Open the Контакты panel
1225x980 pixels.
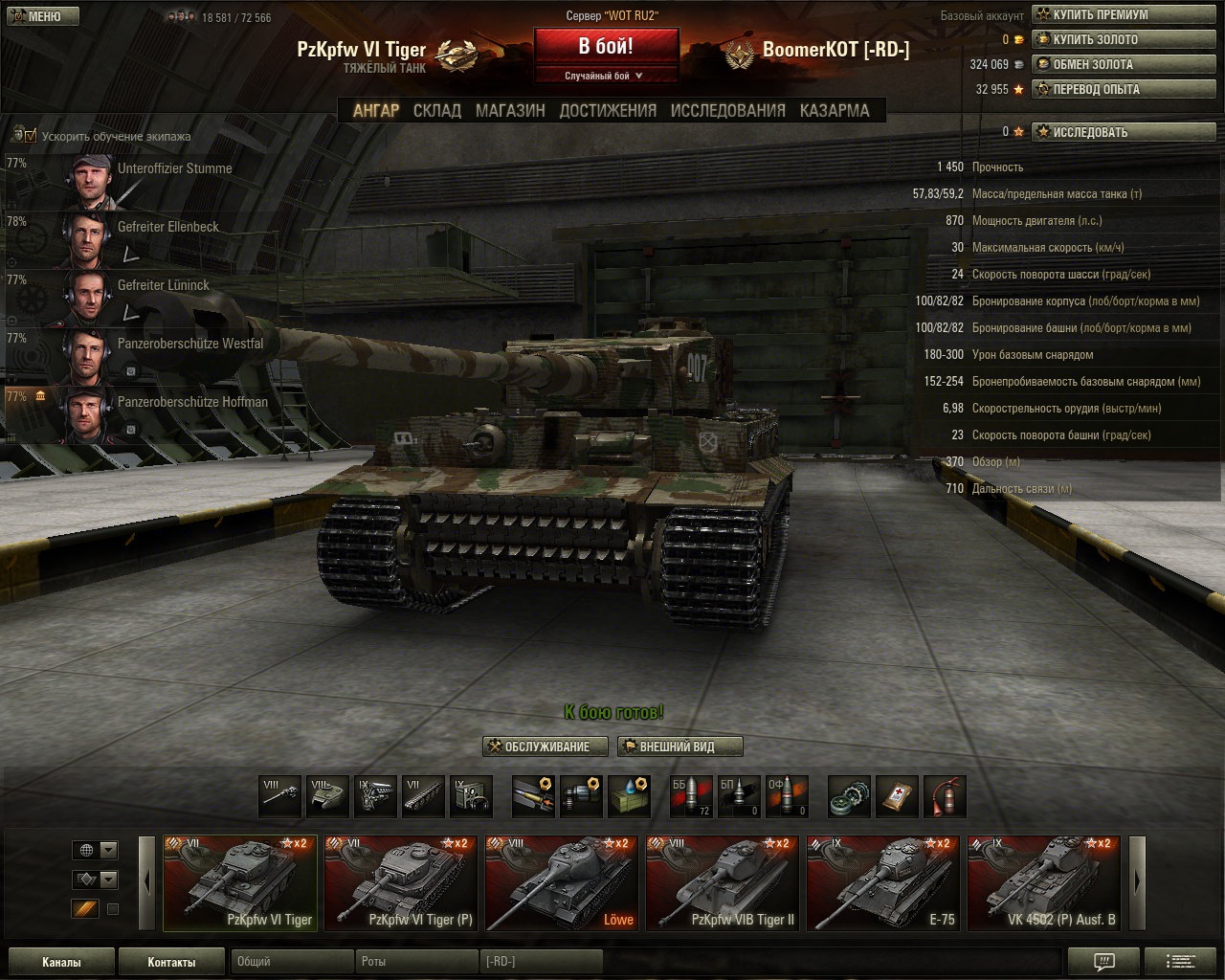(x=171, y=962)
